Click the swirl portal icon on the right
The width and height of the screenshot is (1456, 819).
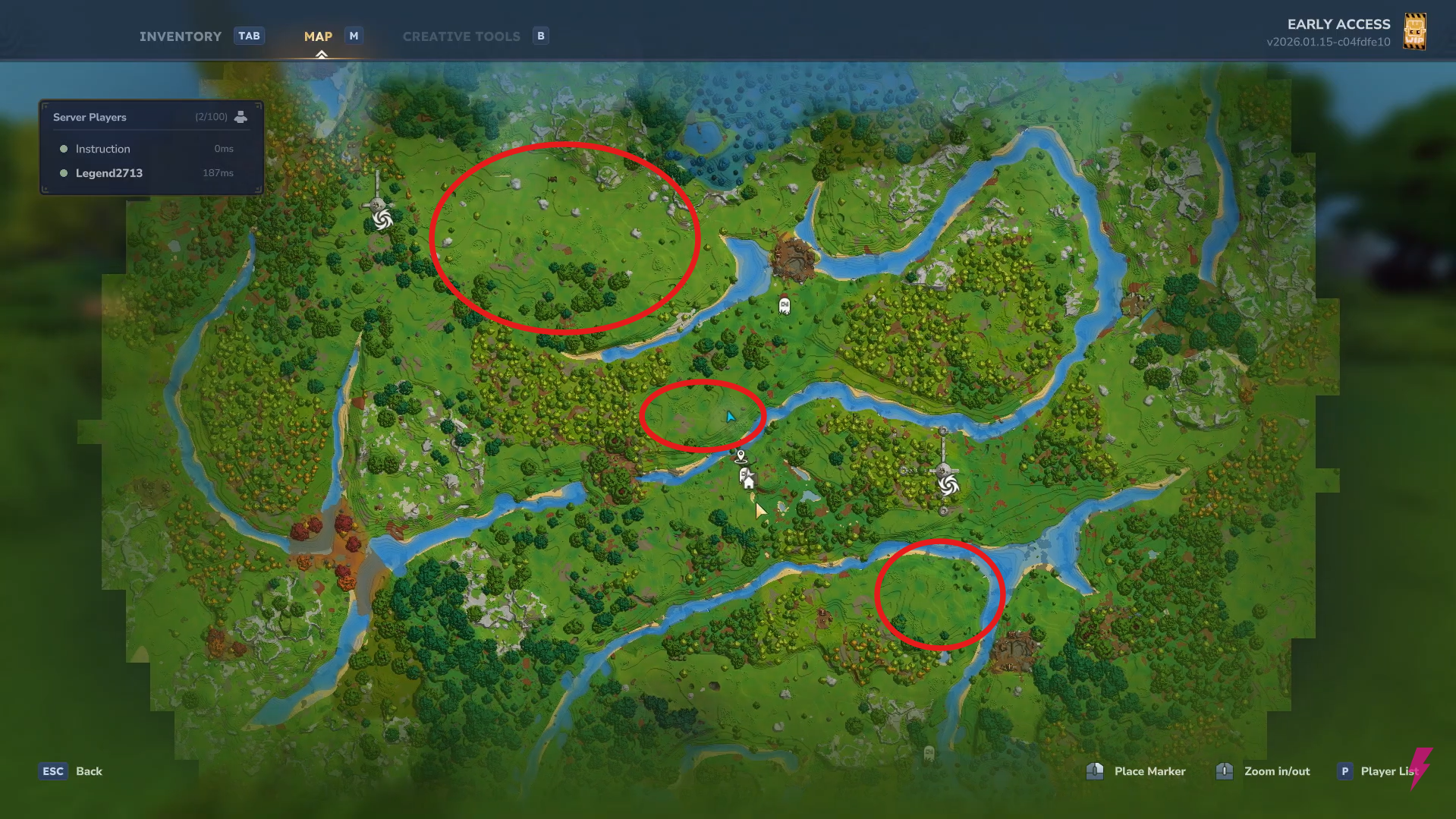(x=947, y=484)
